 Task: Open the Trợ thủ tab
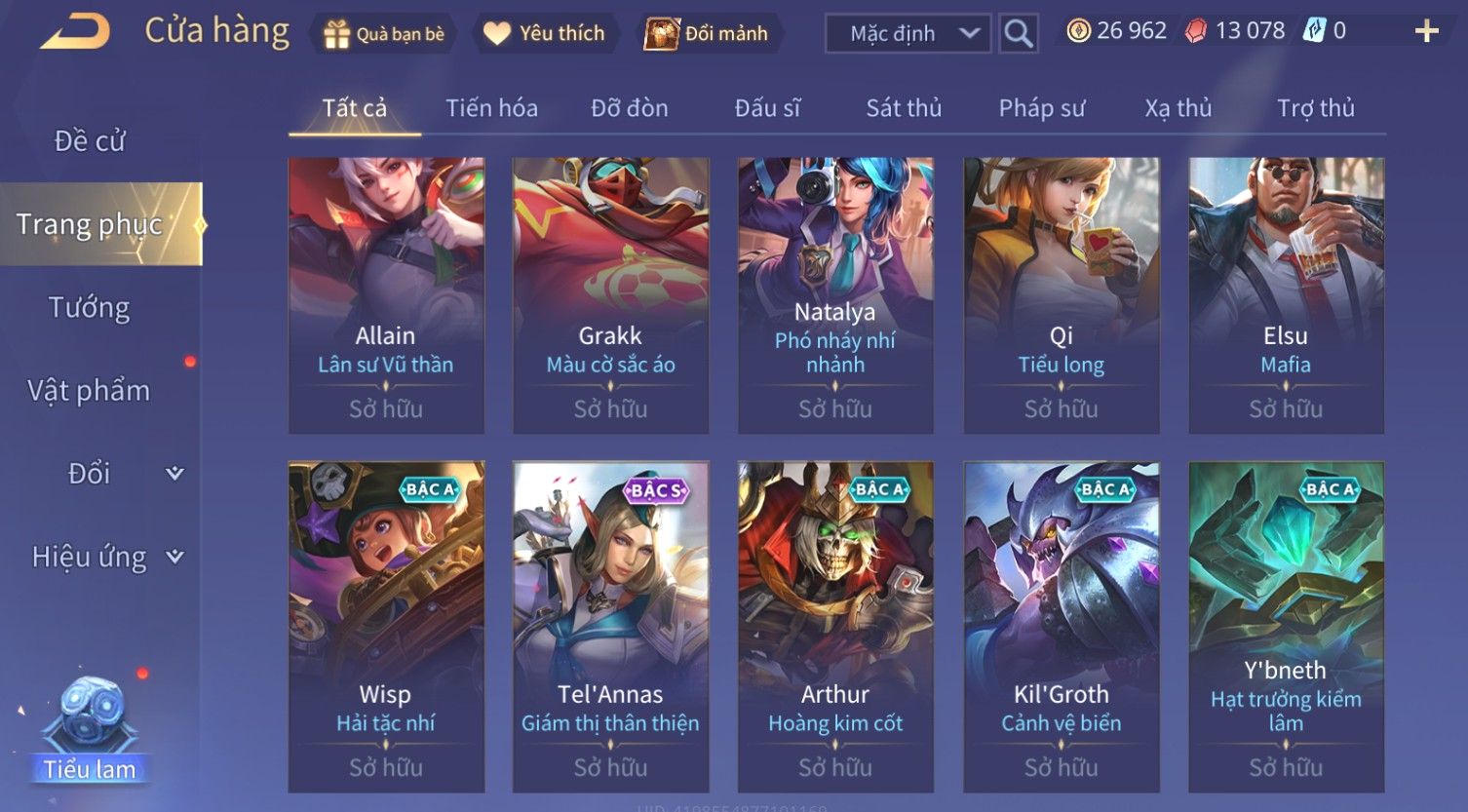1316,108
